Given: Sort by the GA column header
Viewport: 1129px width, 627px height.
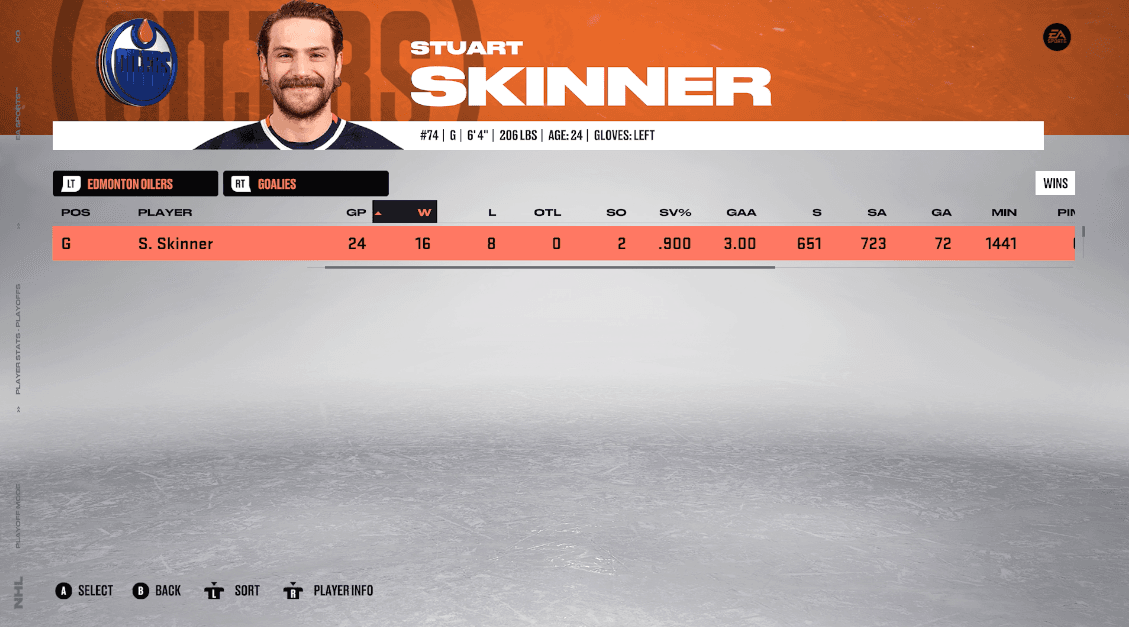Looking at the screenshot, I should tap(941, 212).
